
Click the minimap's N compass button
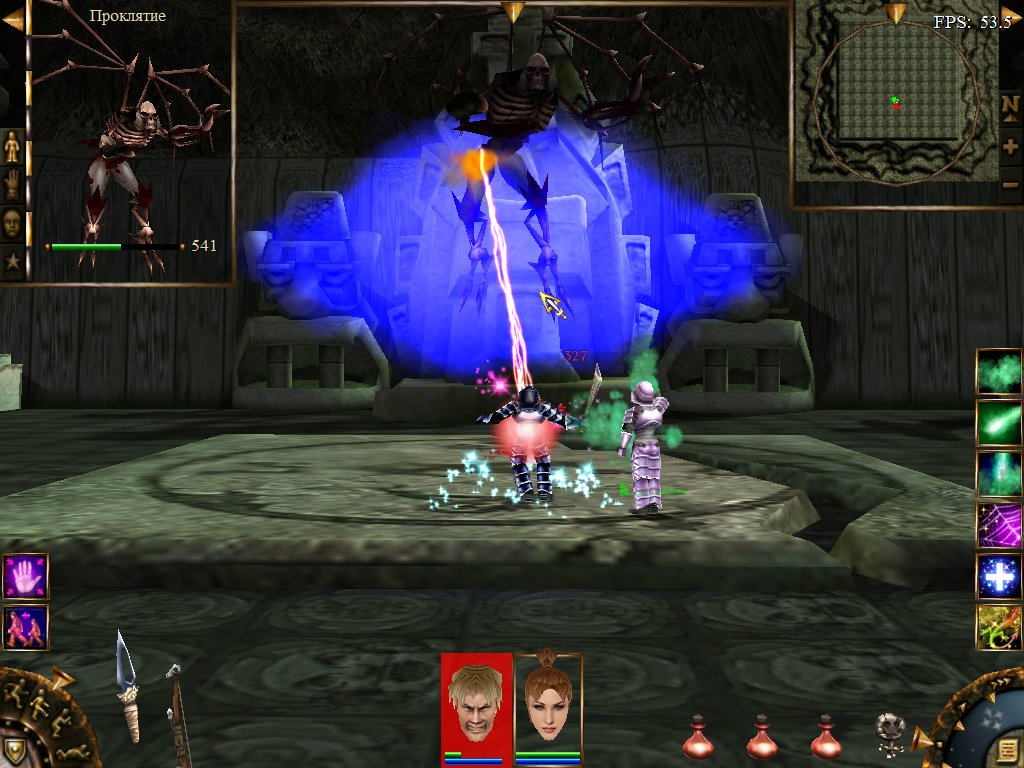tap(1010, 105)
